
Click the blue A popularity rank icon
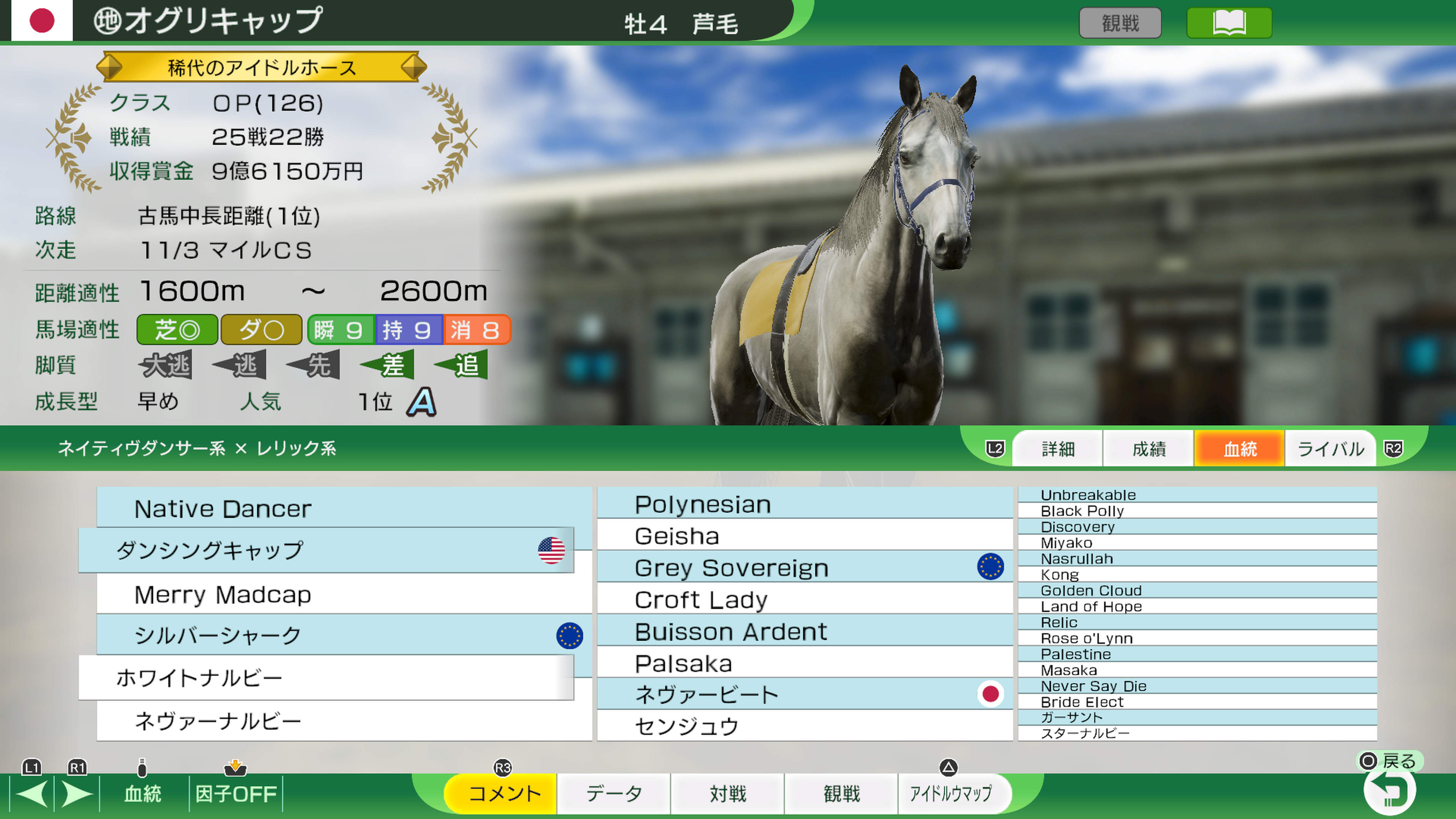(x=421, y=401)
